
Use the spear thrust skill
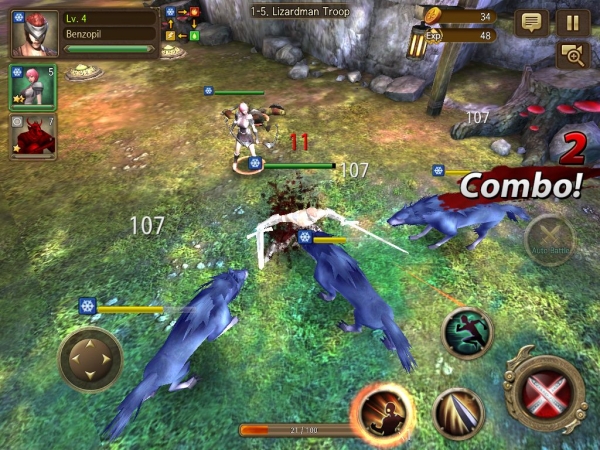pyautogui.click(x=459, y=411)
